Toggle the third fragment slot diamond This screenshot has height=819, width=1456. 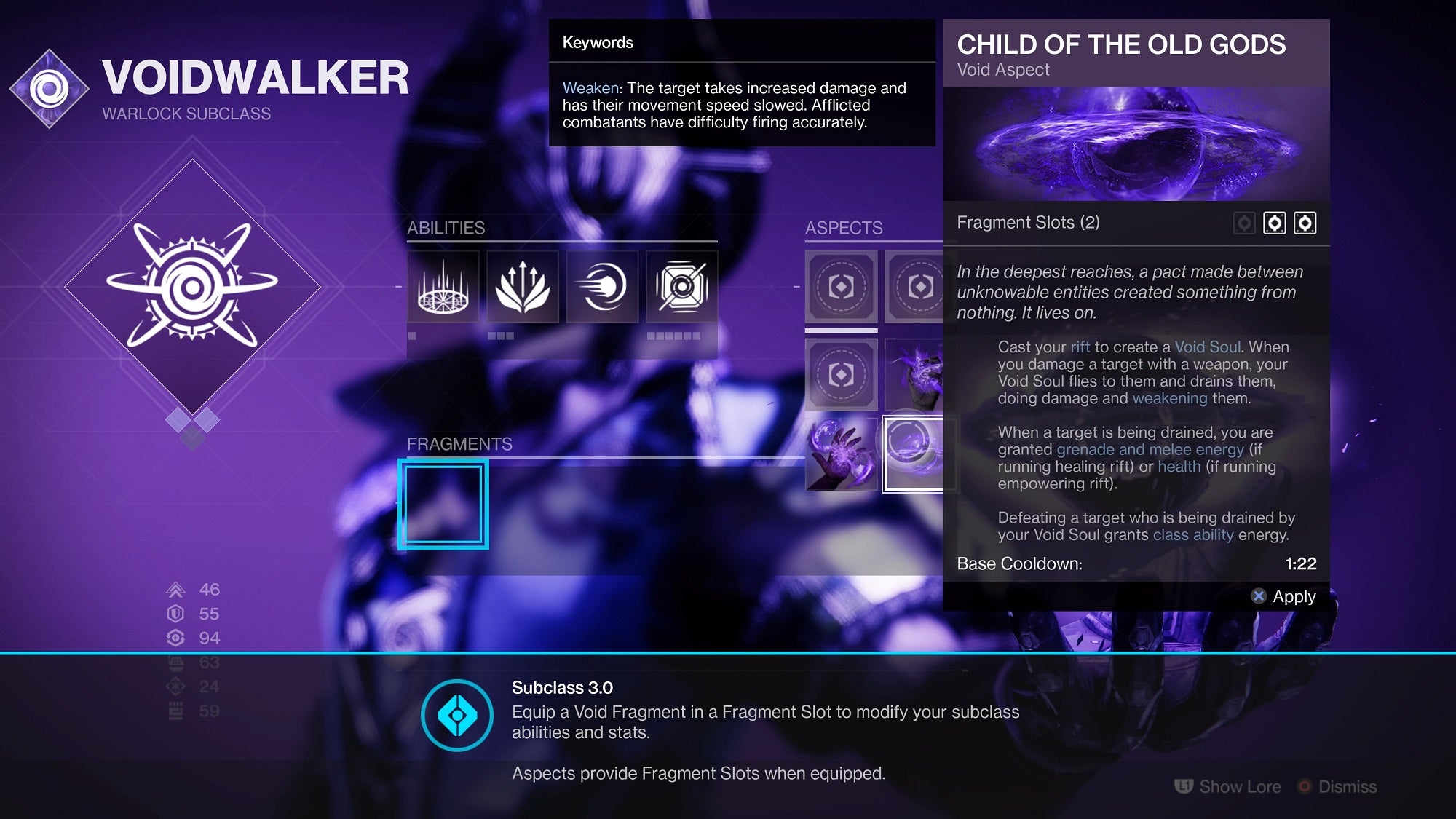1303,223
